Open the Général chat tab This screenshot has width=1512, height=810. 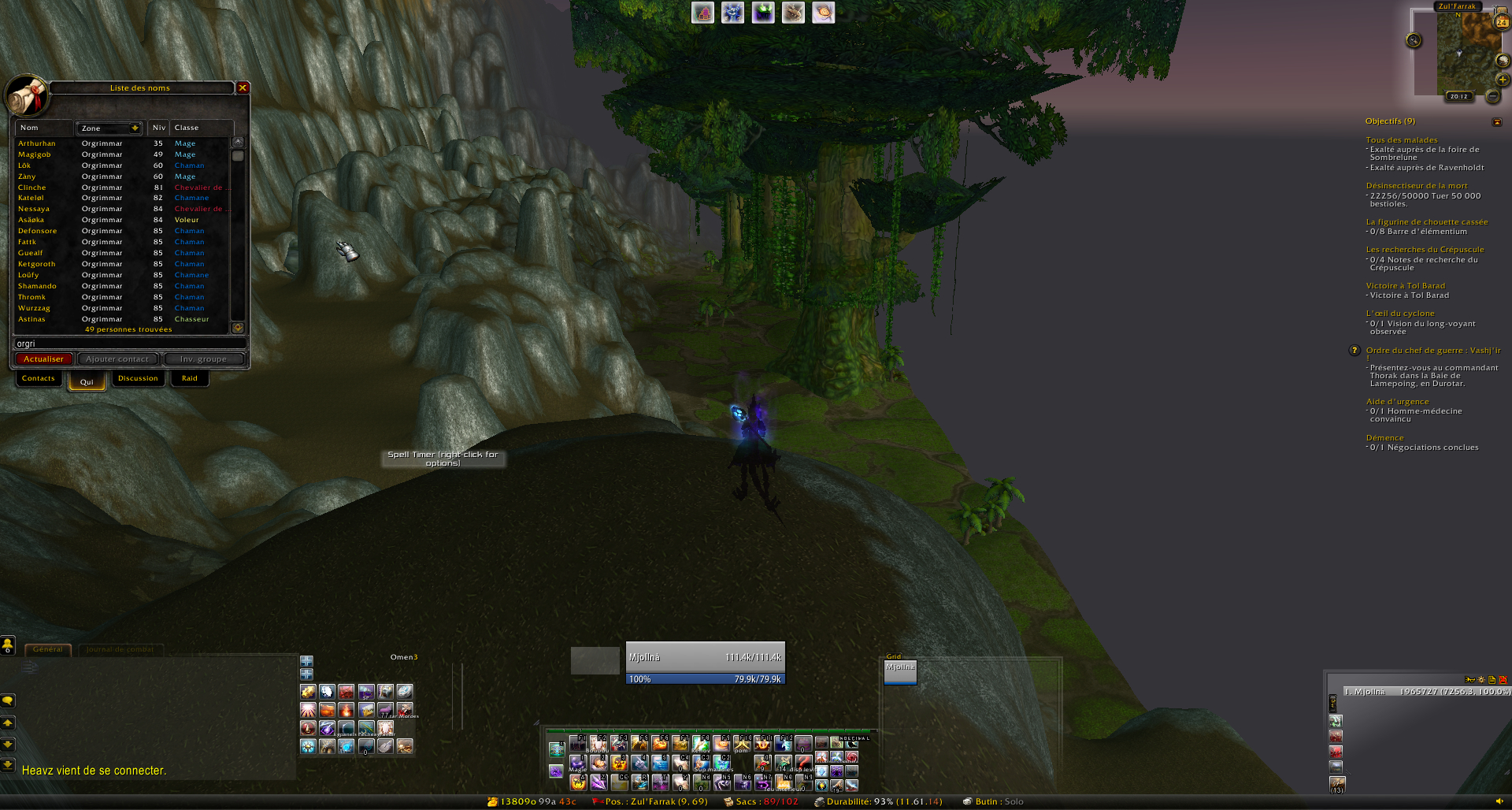(48, 650)
